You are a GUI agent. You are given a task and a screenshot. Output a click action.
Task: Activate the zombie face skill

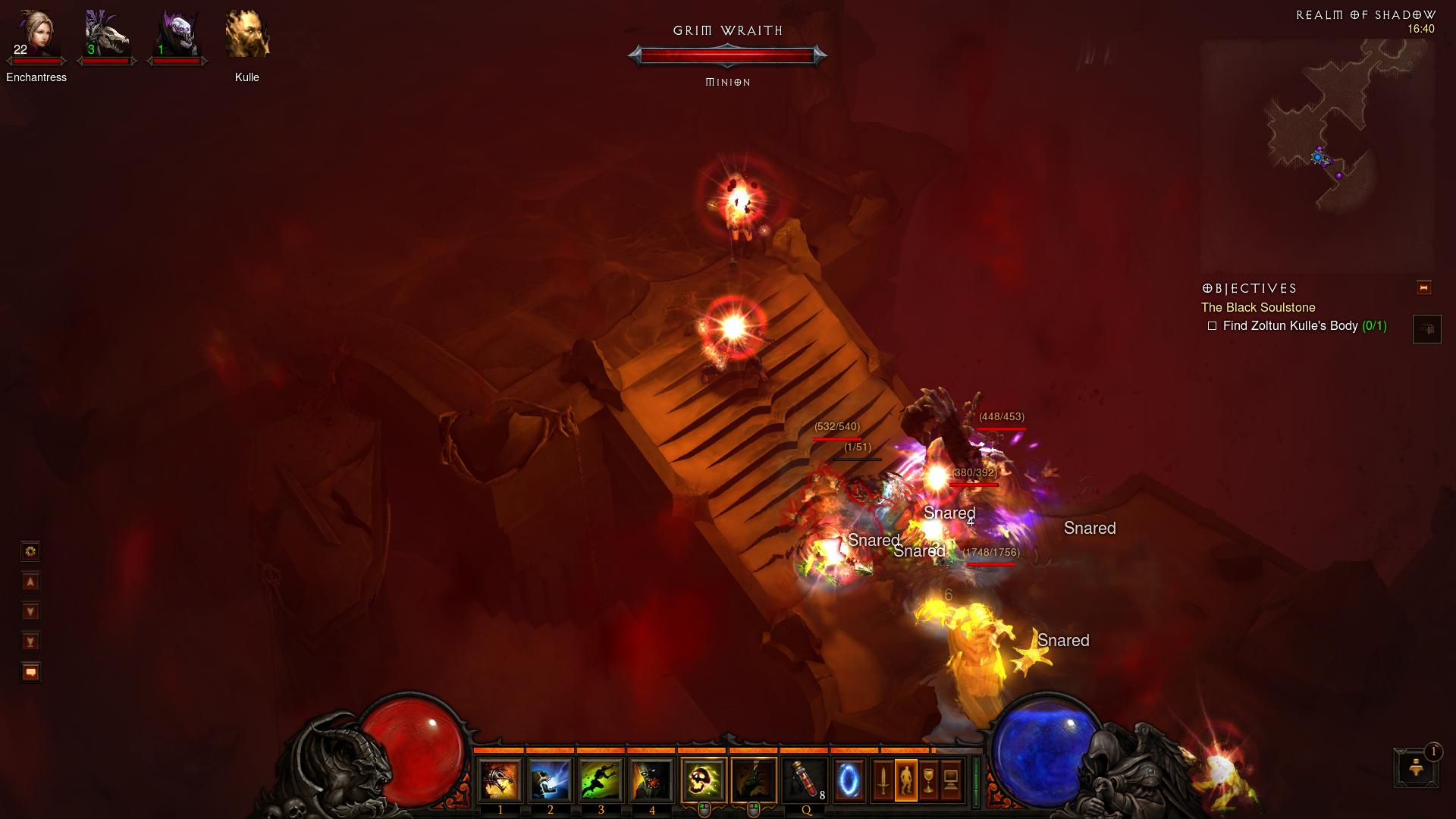[651, 780]
